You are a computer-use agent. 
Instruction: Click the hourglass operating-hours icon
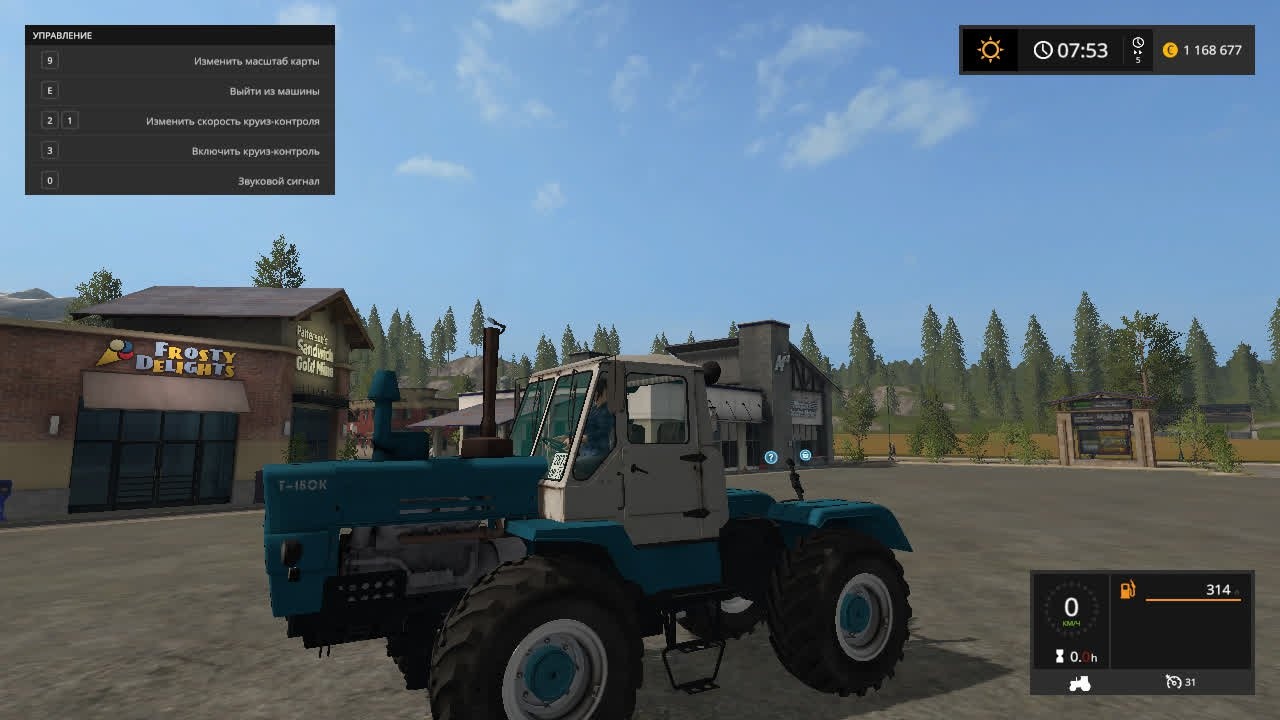(x=1060, y=656)
